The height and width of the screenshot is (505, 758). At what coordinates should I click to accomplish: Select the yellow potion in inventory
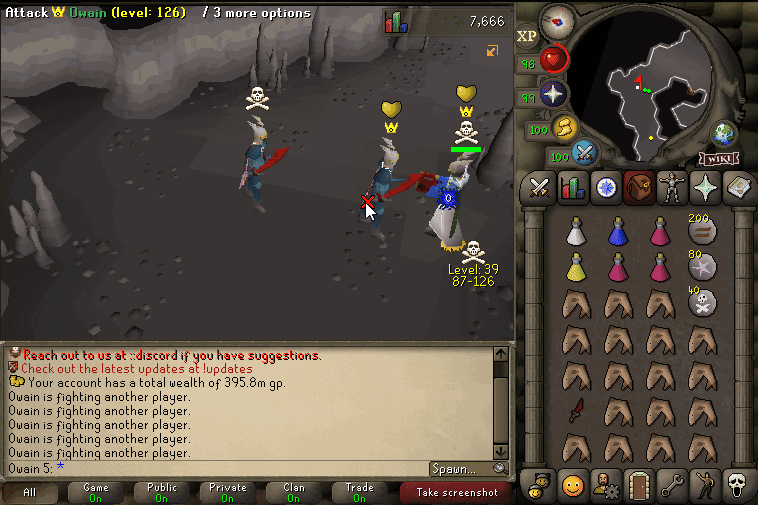576,267
